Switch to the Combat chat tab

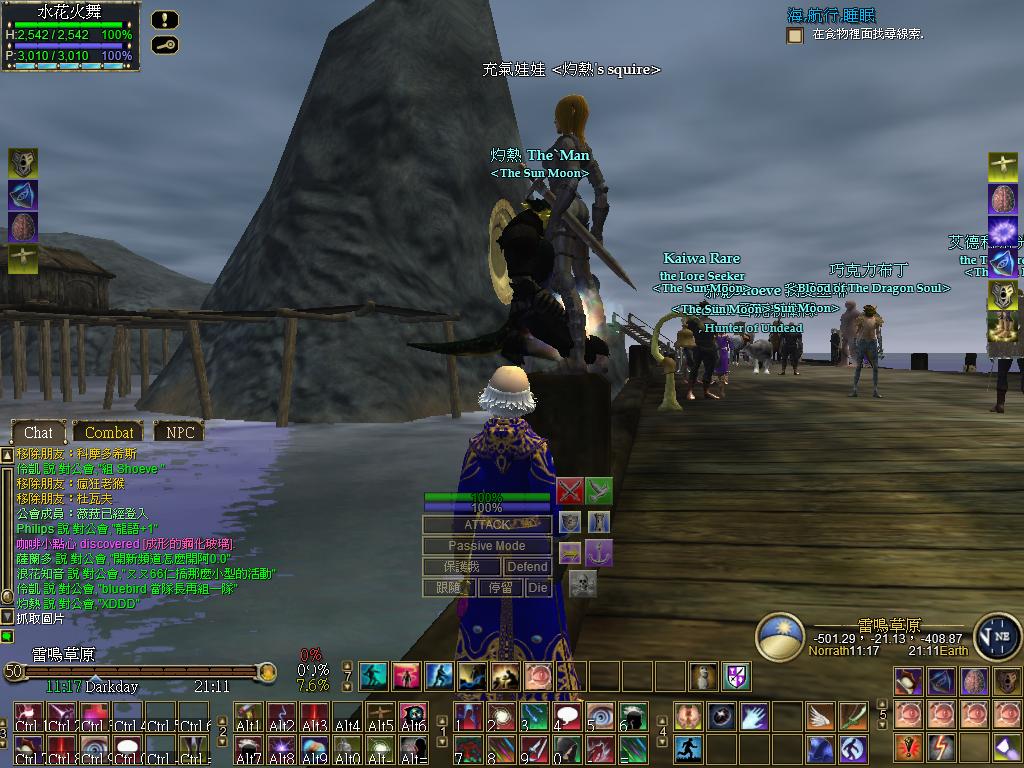(x=109, y=432)
